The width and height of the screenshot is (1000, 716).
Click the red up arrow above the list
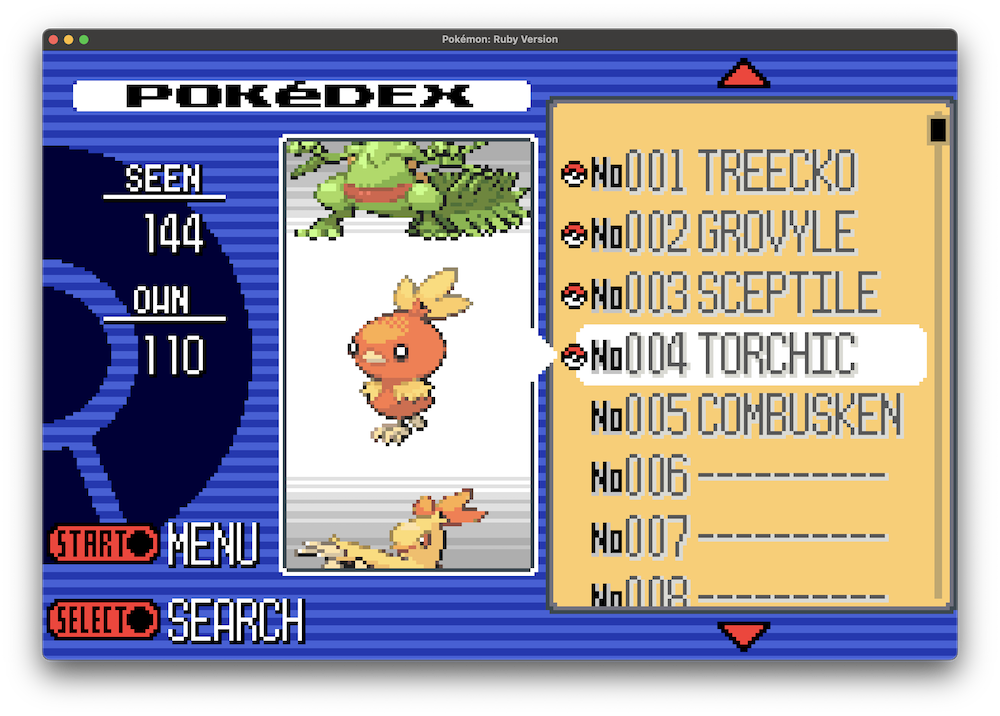[x=744, y=73]
